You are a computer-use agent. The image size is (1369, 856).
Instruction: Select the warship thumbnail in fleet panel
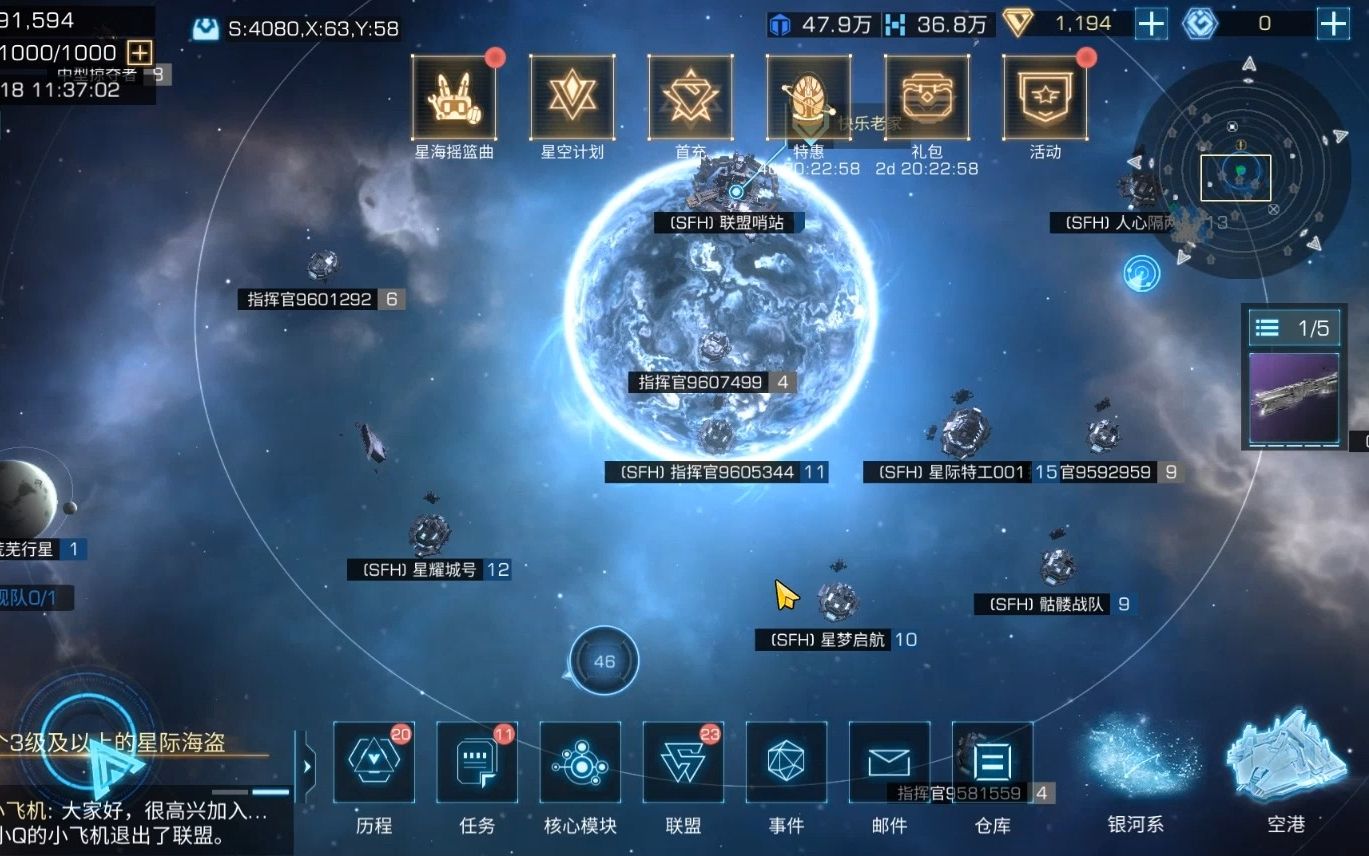pos(1294,397)
